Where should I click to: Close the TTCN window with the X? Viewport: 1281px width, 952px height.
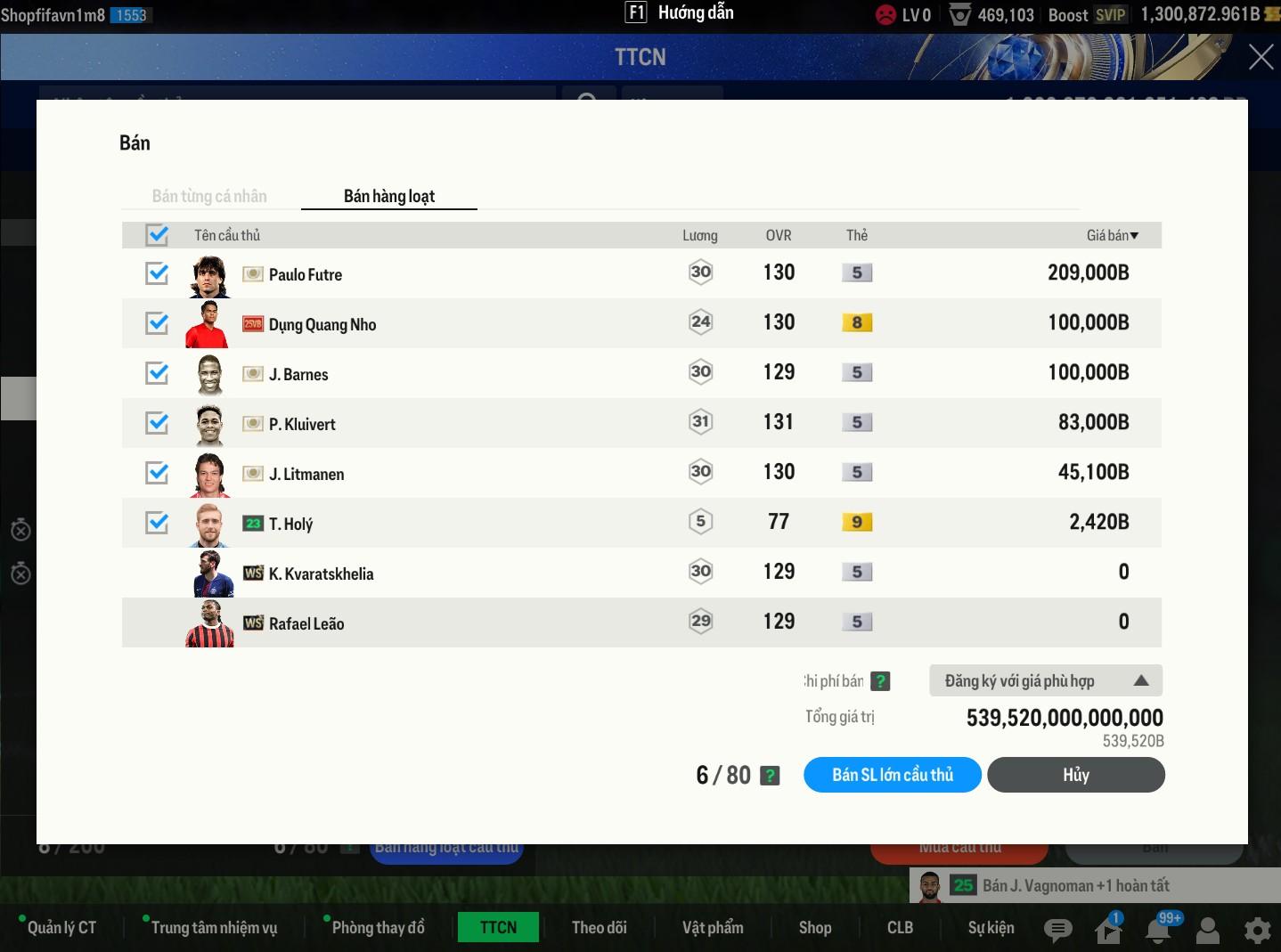click(1261, 57)
